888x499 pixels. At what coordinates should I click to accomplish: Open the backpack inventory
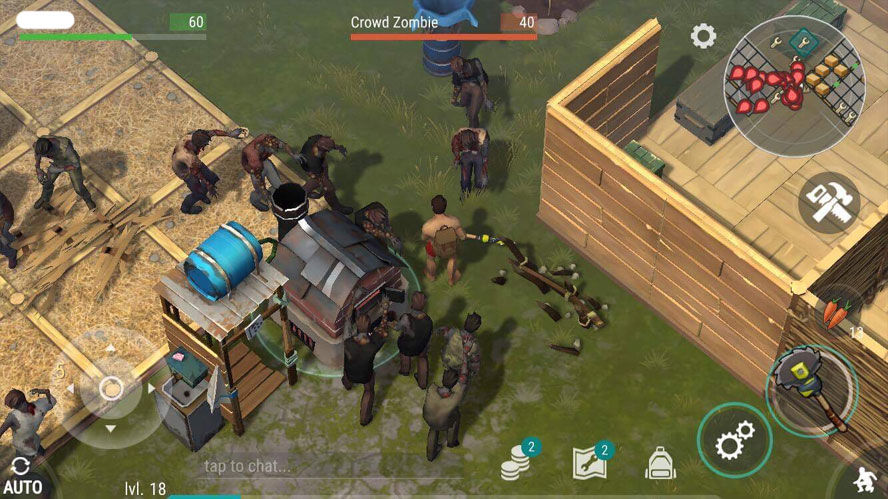pyautogui.click(x=659, y=463)
